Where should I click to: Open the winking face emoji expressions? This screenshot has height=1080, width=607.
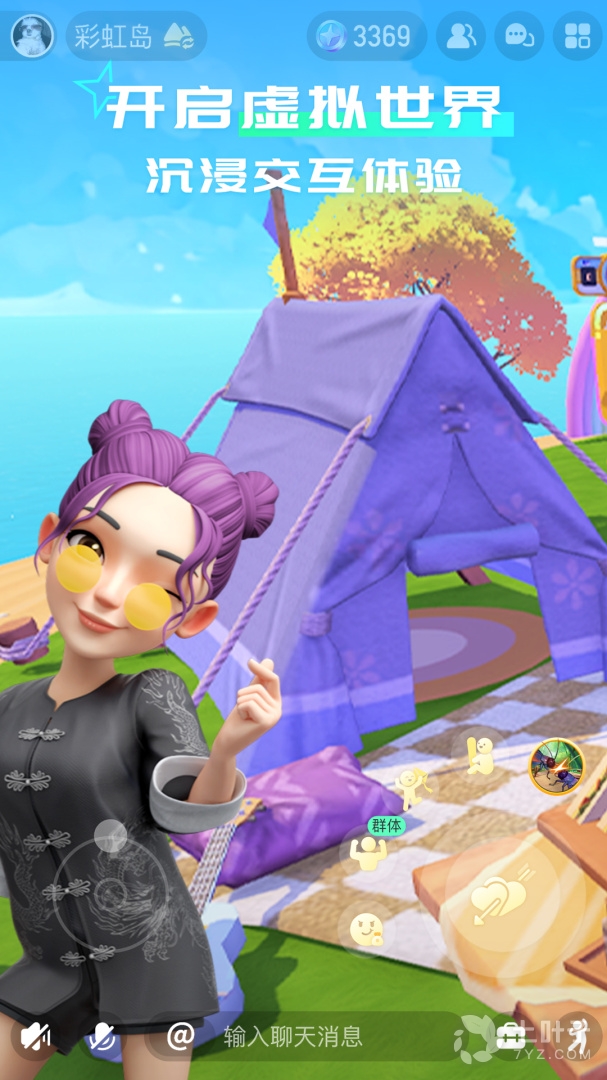coord(366,931)
